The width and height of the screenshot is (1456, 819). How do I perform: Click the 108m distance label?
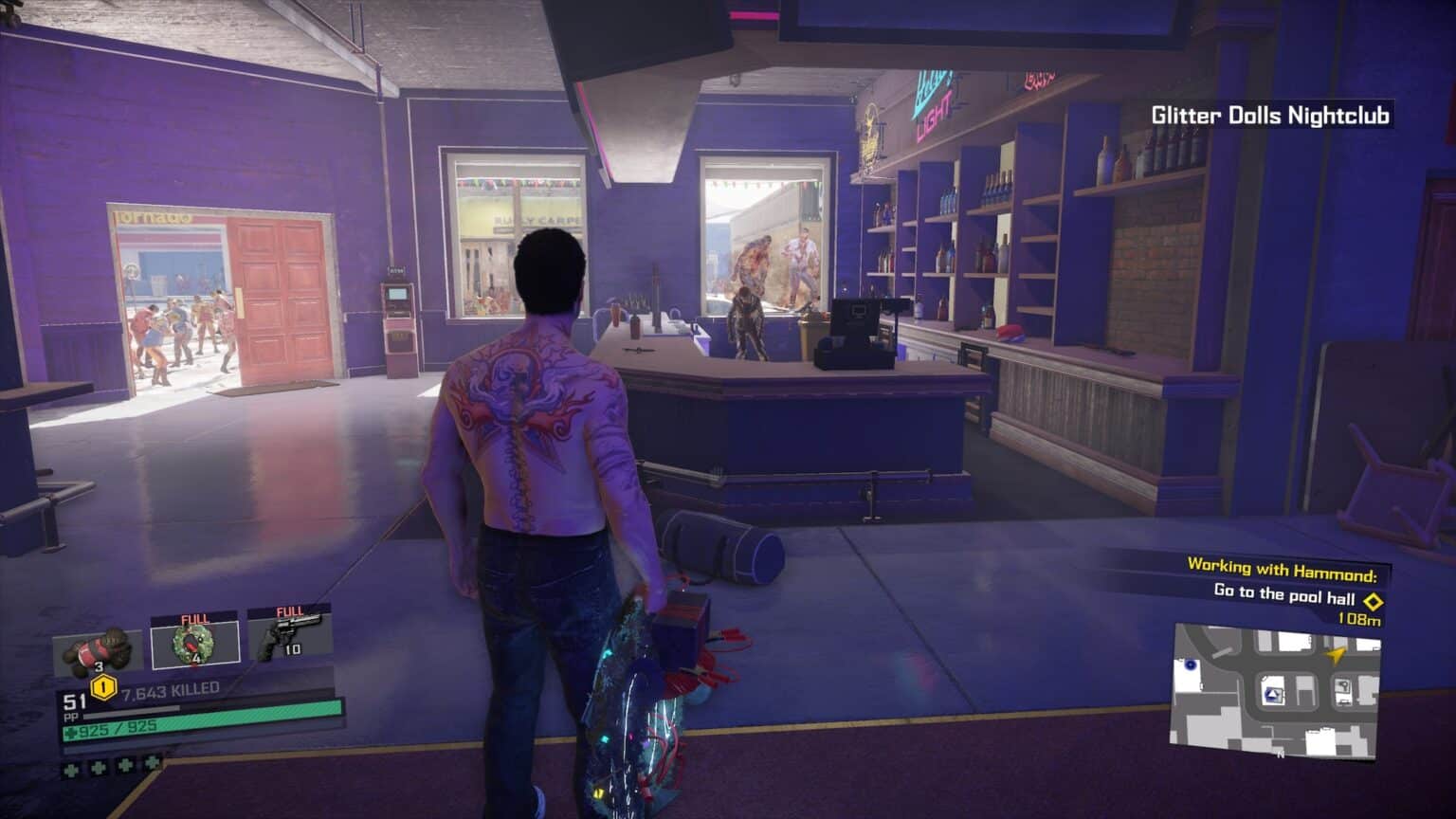[x=1359, y=619]
